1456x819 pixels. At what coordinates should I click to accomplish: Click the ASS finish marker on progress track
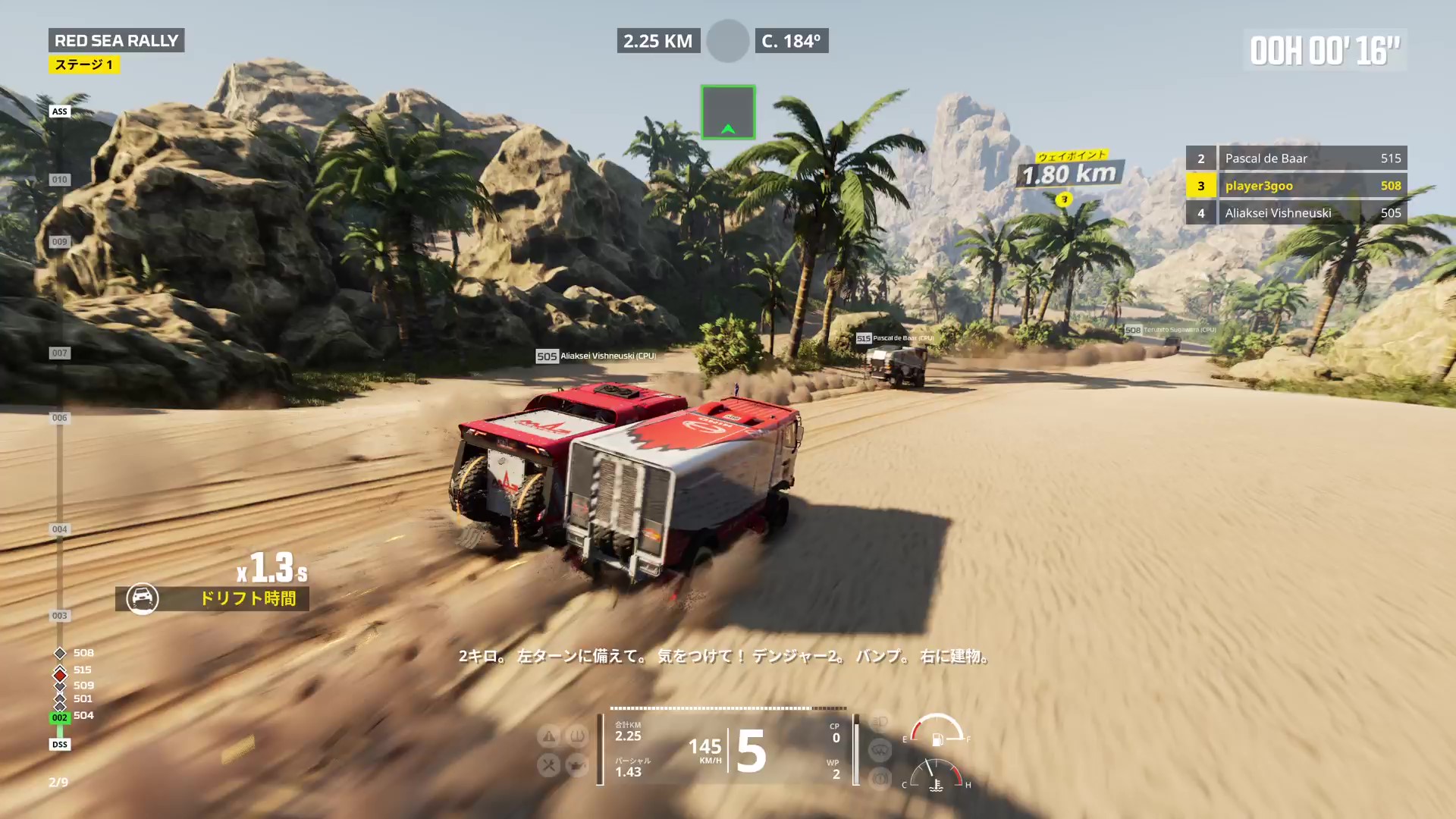59,111
